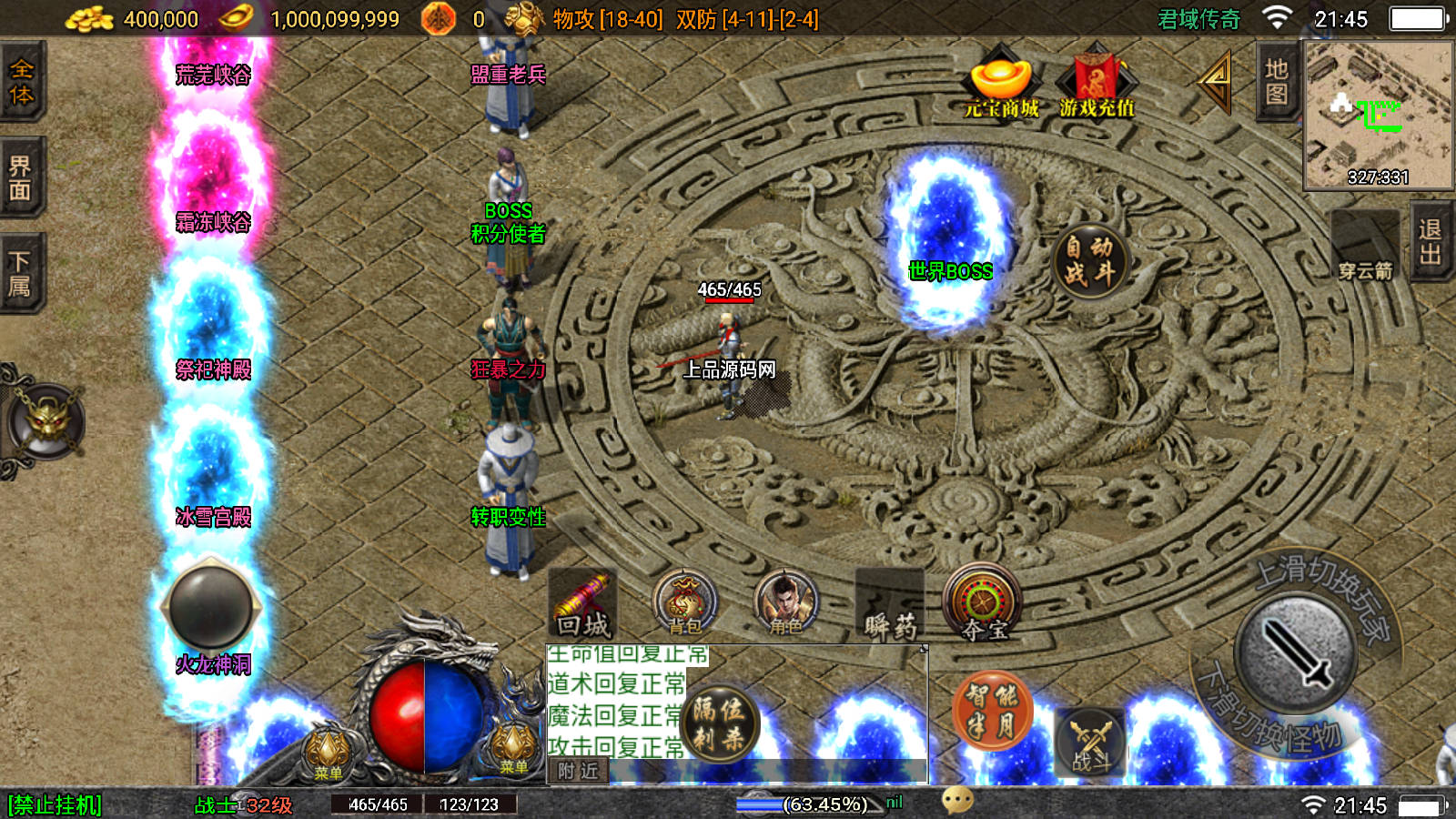Collapse the top icons with gold arrow
This screenshot has width=1456, height=819.
tap(1216, 82)
